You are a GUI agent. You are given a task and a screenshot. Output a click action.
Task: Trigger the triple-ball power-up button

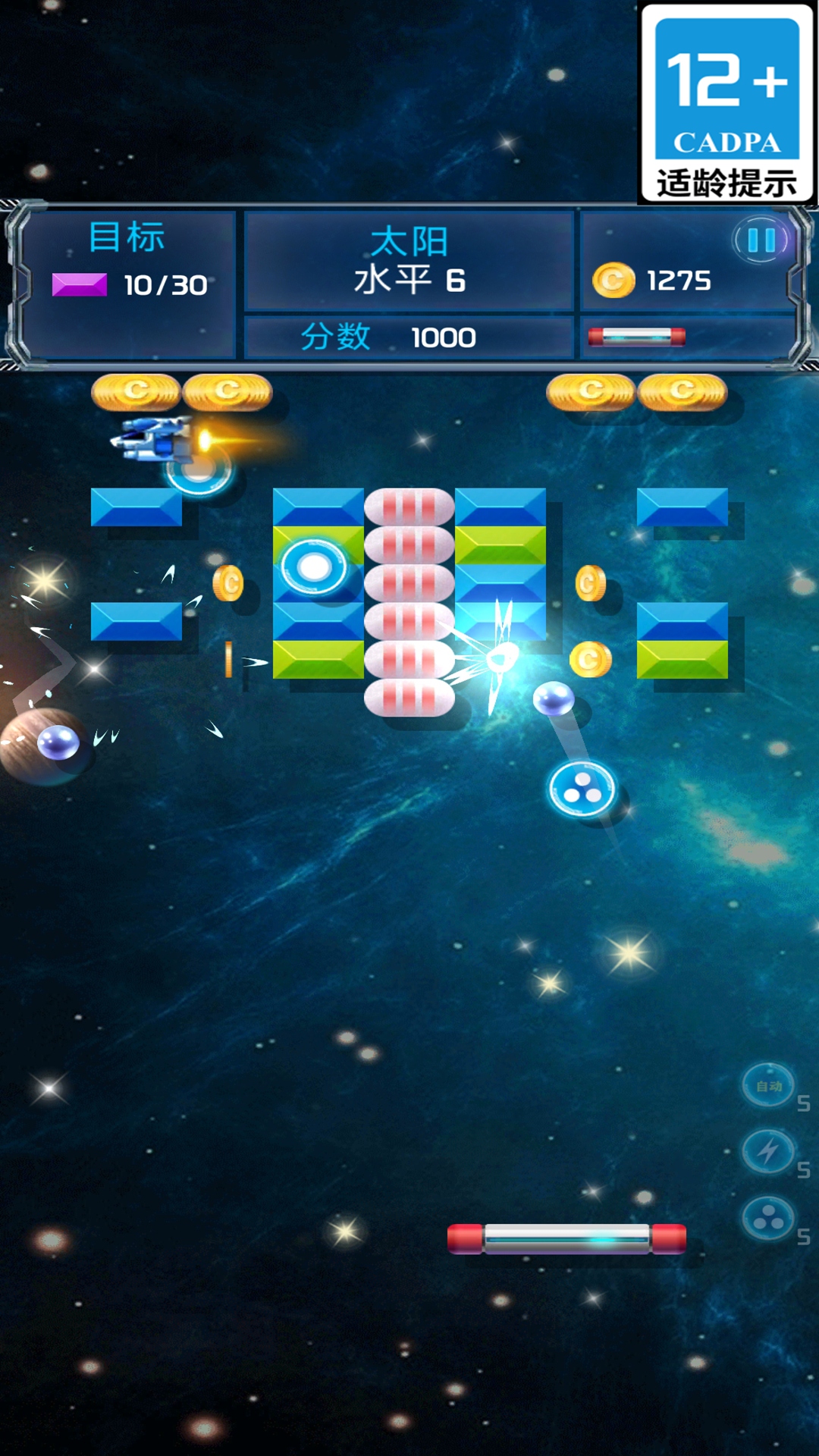pos(768,1219)
